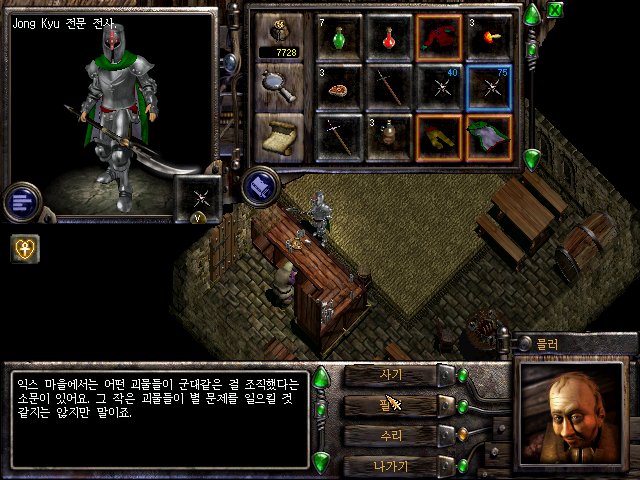Screen dimensions: 640x480
Task: Choose the 사기 (Buy) option
Action: tap(392, 375)
